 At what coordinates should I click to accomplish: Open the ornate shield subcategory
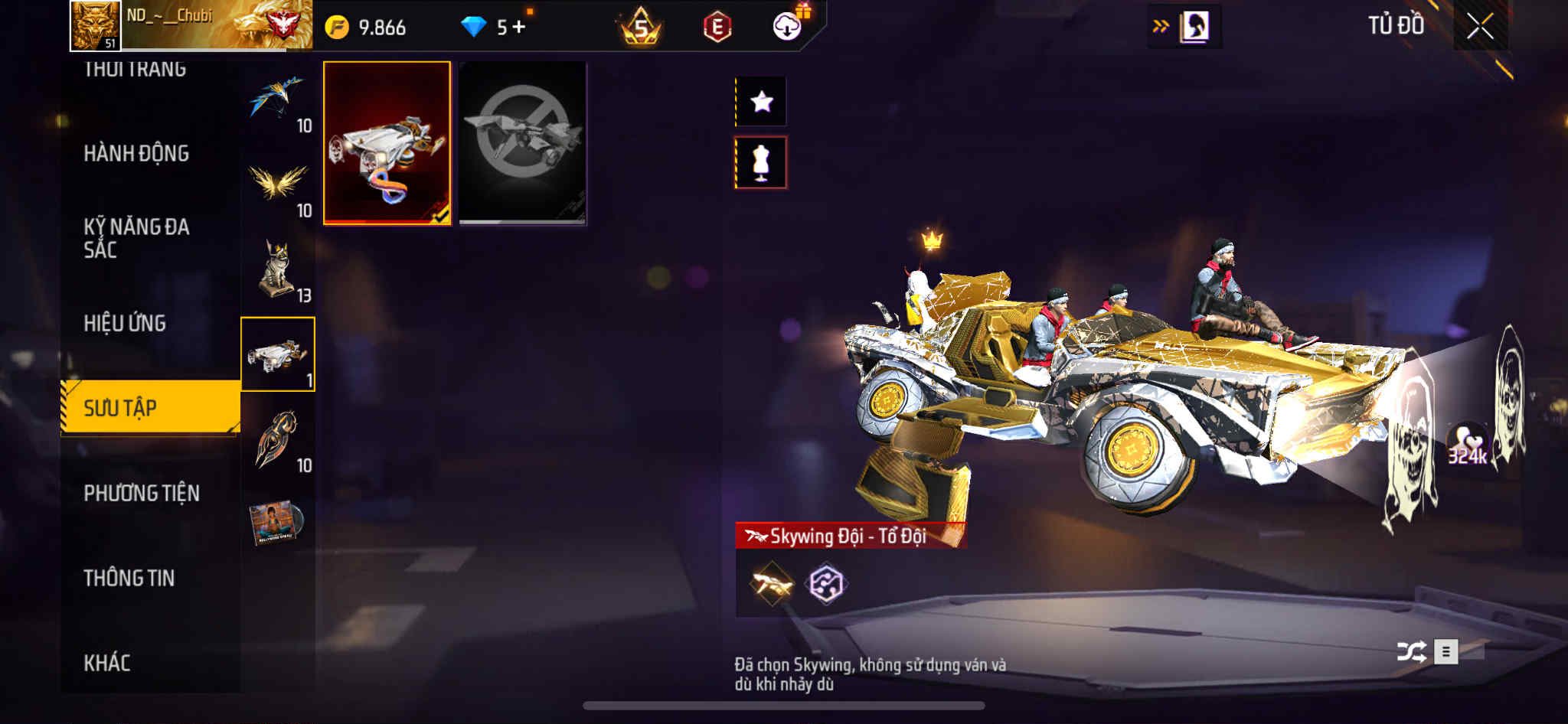coord(277,439)
